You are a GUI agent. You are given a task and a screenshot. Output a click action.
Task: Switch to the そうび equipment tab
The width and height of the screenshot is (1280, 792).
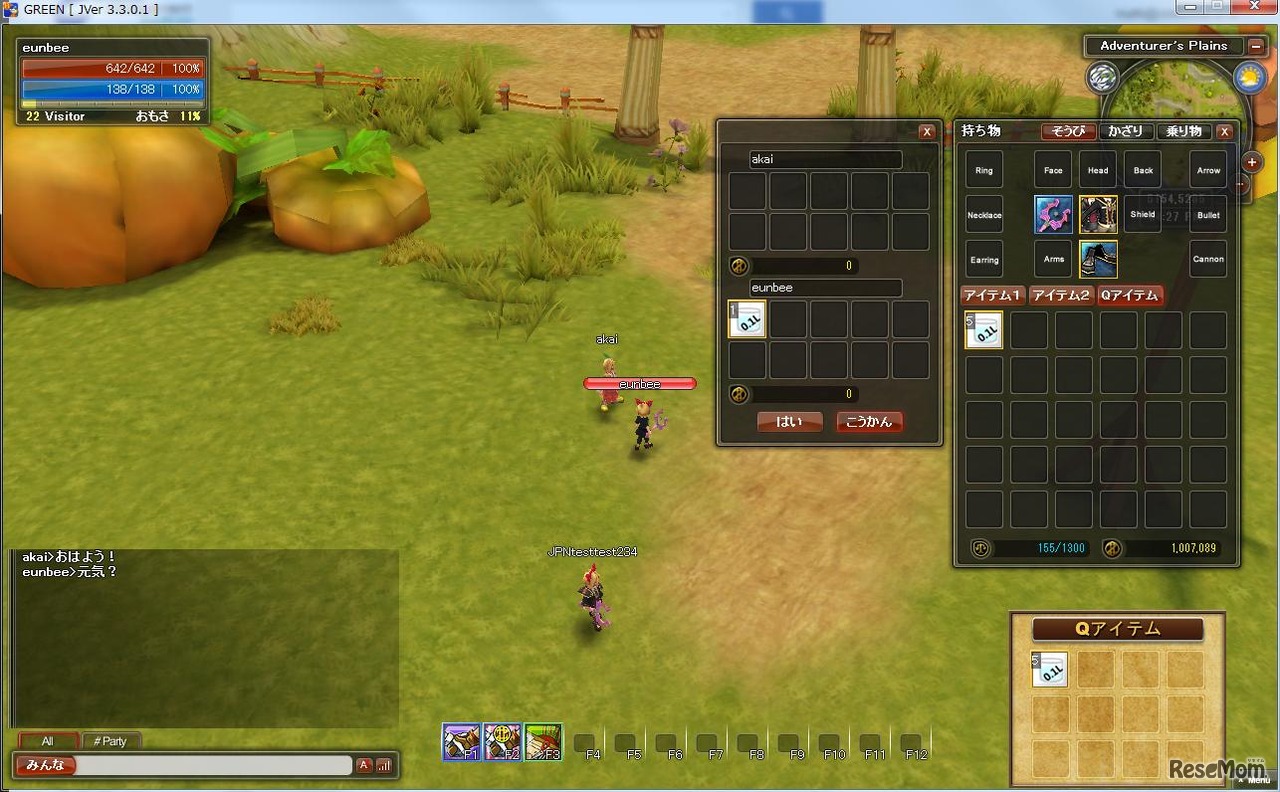point(1068,131)
